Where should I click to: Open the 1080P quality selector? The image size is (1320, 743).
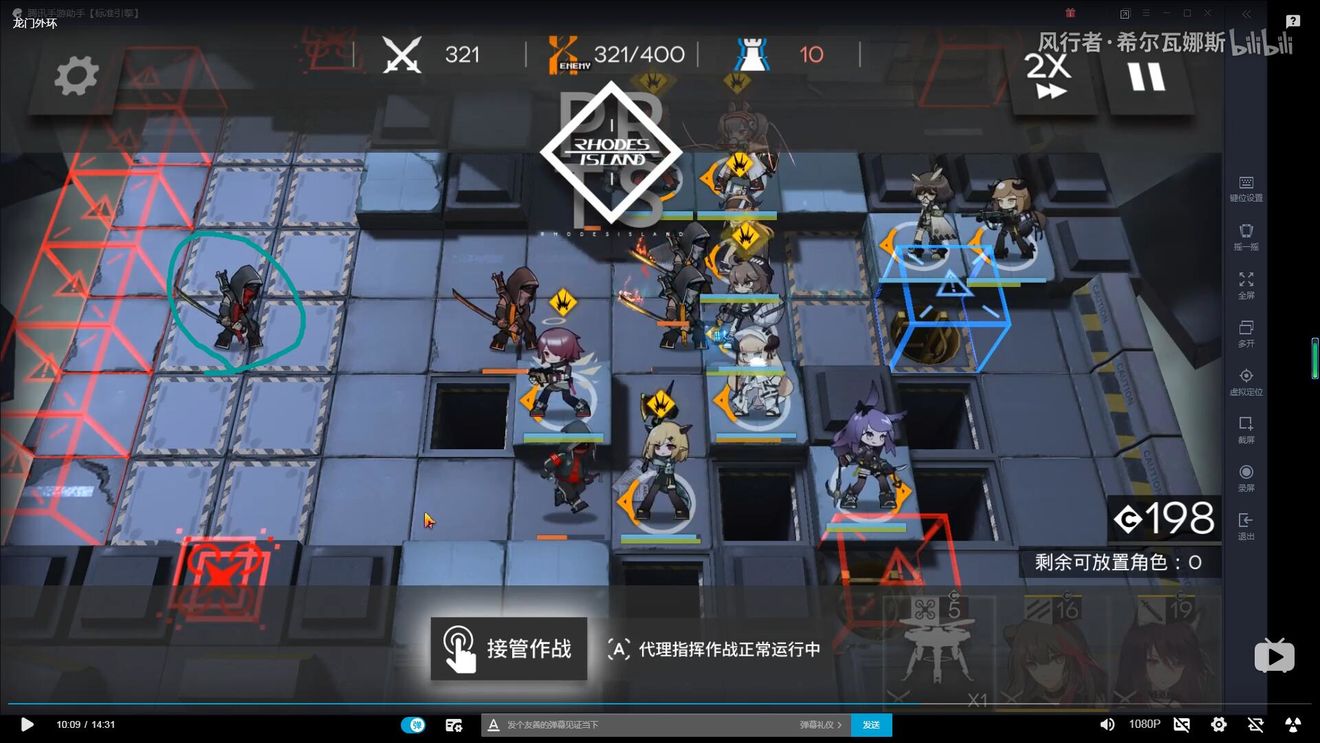click(1143, 724)
